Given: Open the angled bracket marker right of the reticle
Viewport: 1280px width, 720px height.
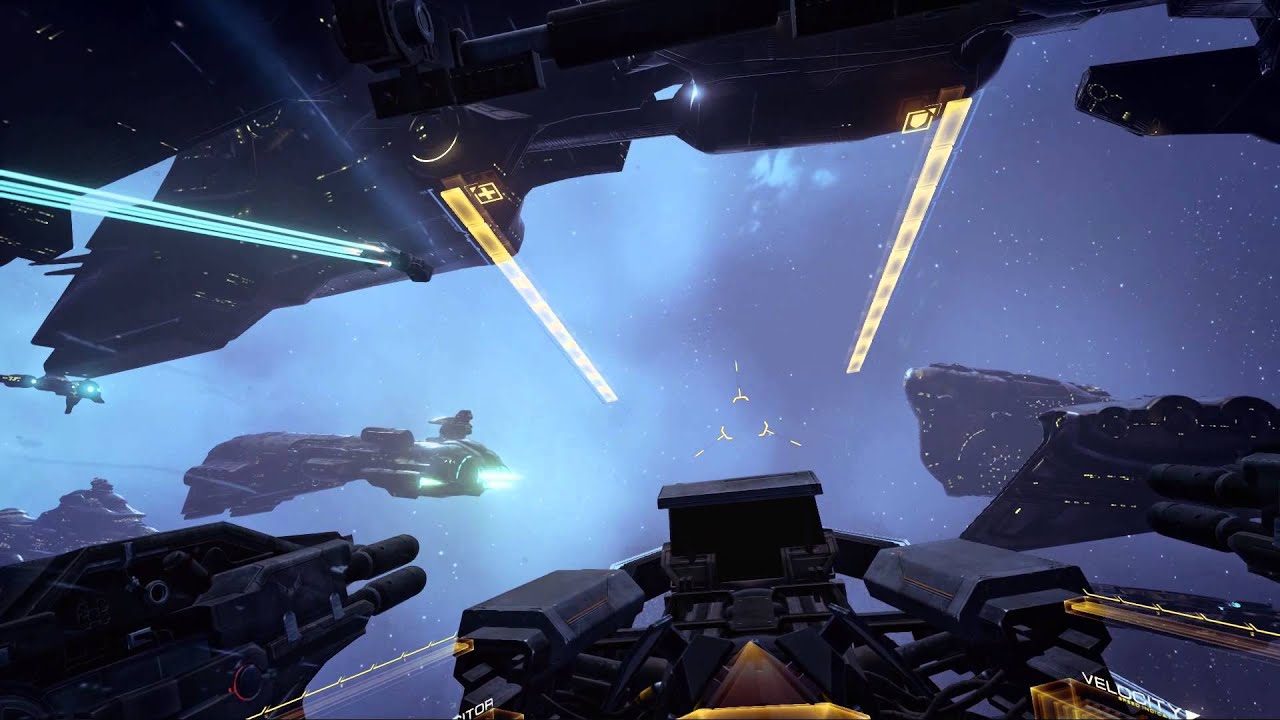Looking at the screenshot, I should [x=764, y=427].
